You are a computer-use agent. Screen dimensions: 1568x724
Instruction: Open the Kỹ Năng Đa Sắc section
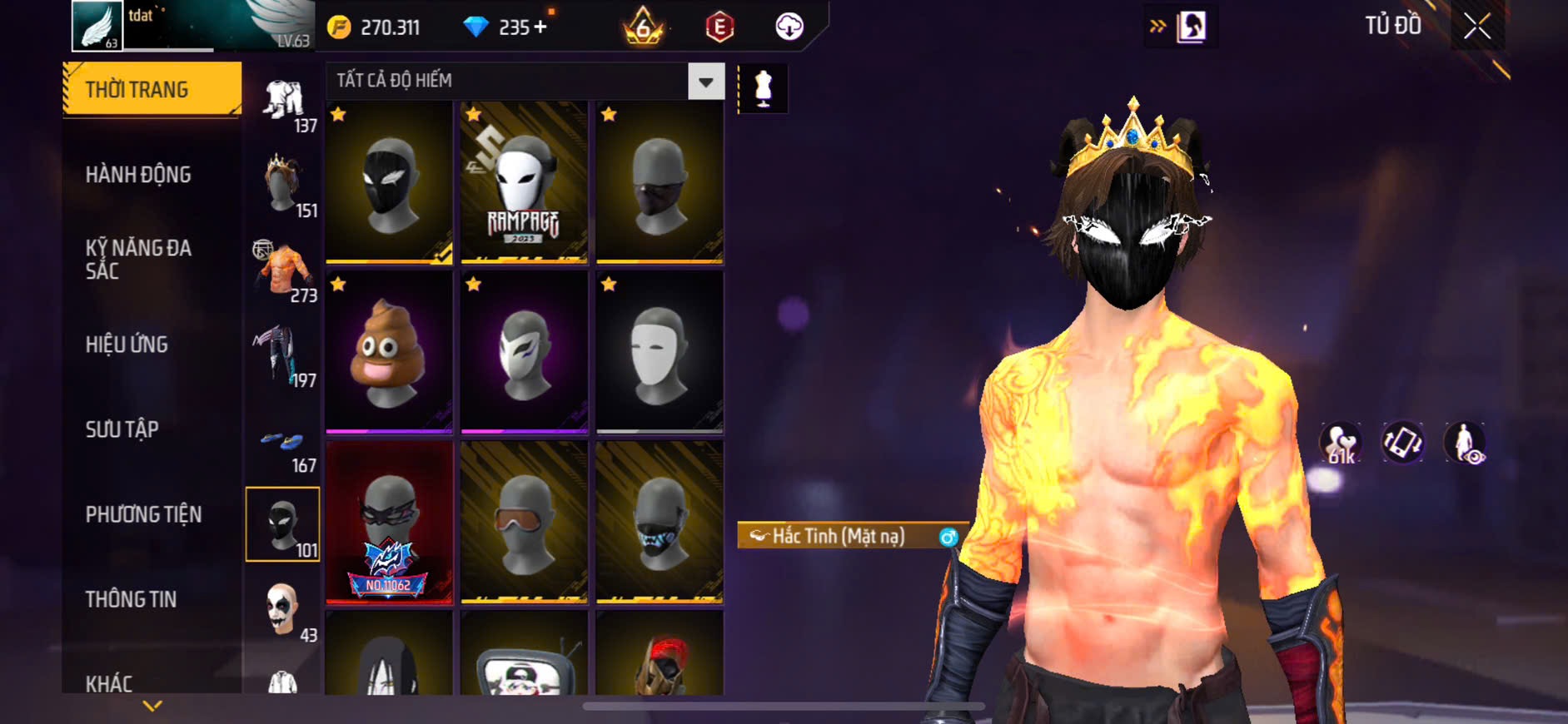click(x=138, y=259)
